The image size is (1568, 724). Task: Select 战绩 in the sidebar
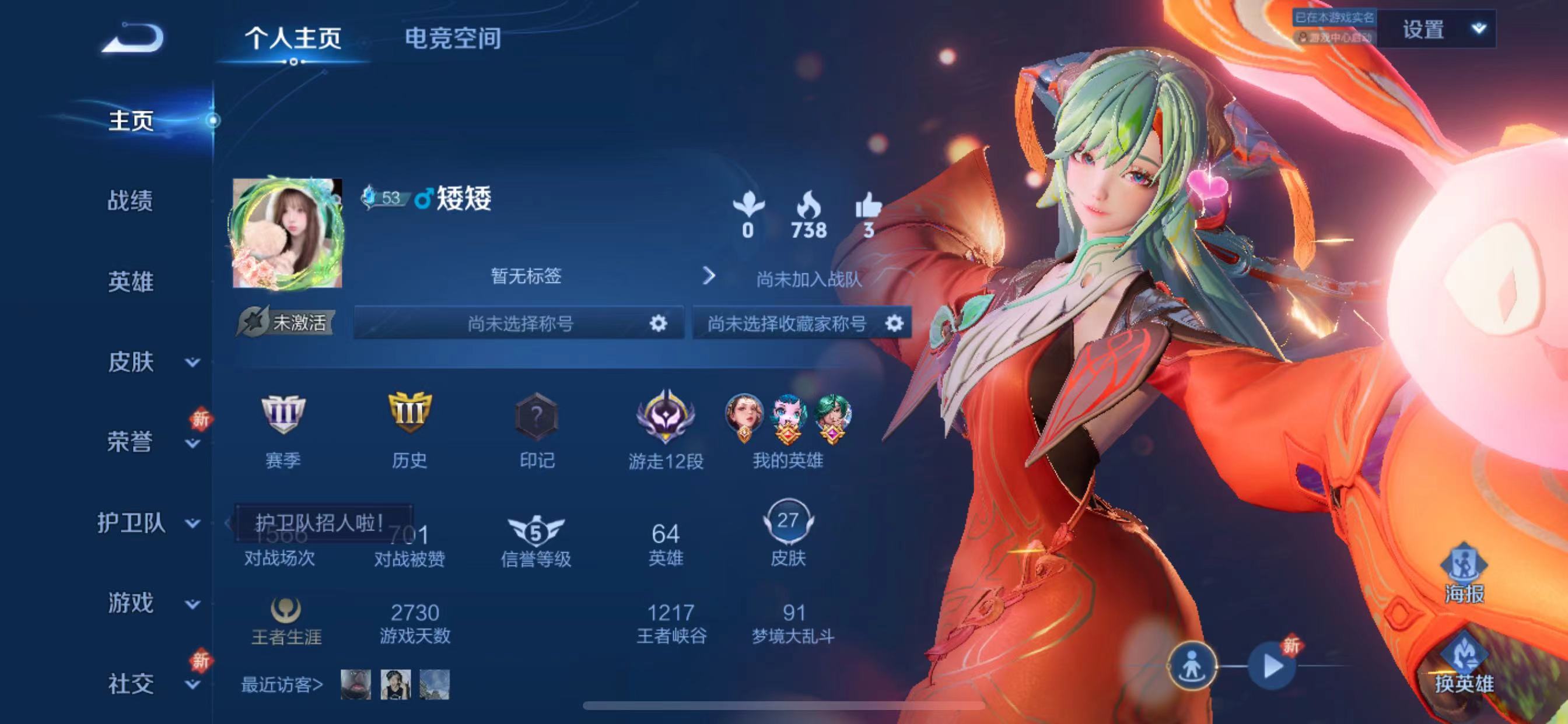pyautogui.click(x=130, y=201)
